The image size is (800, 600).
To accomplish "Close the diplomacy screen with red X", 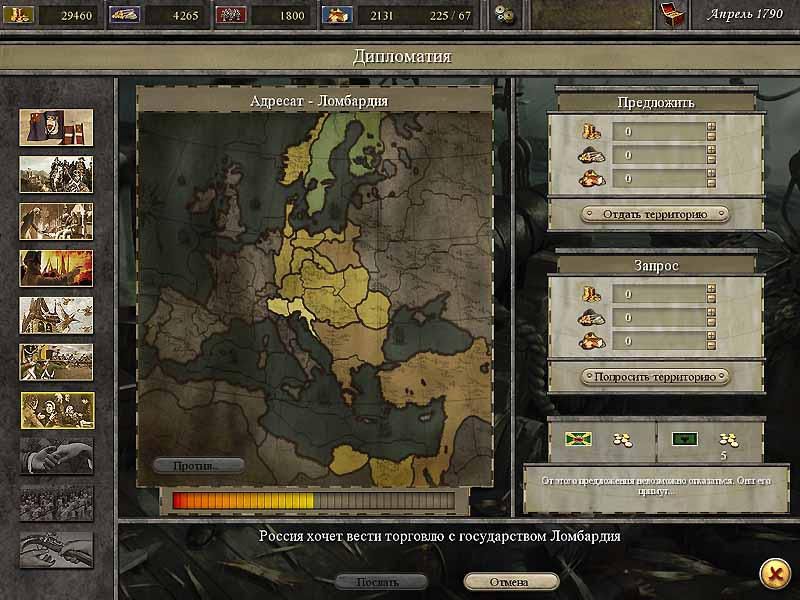I will coord(772,572).
